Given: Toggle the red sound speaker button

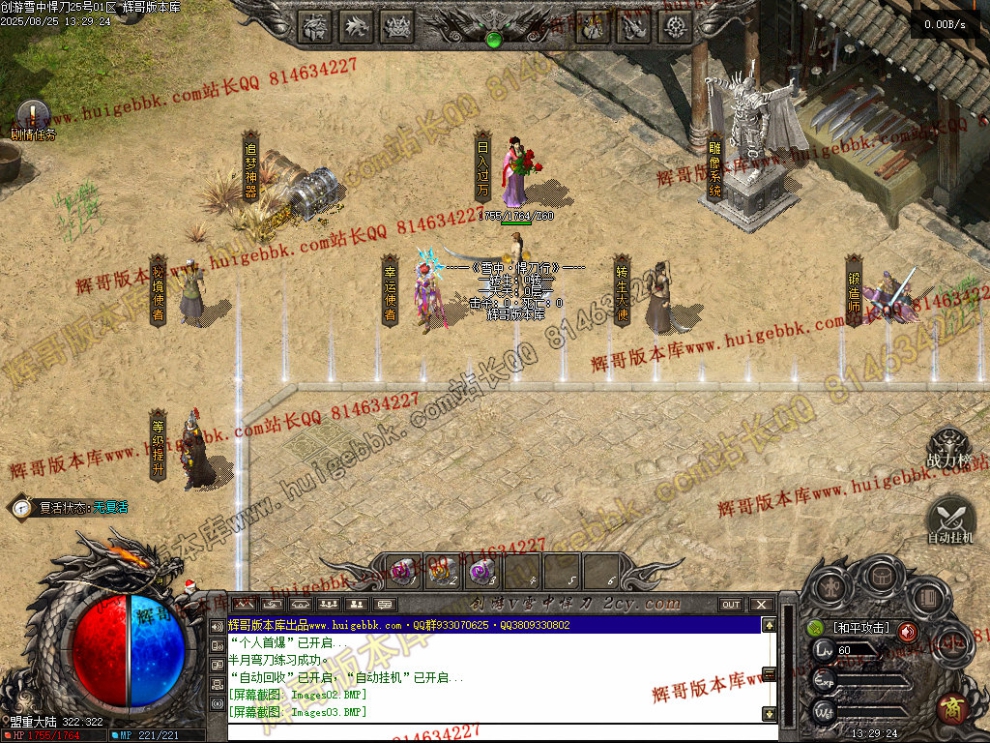Looking at the screenshot, I should click(x=906, y=631).
